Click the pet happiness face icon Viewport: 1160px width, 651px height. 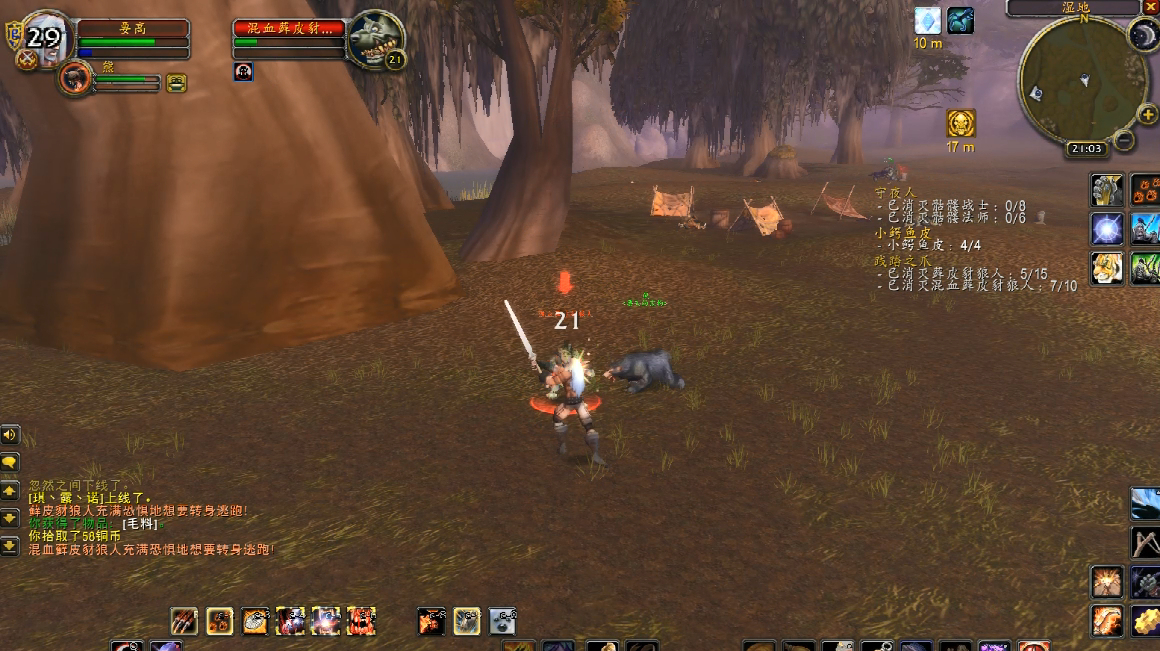pos(177,83)
